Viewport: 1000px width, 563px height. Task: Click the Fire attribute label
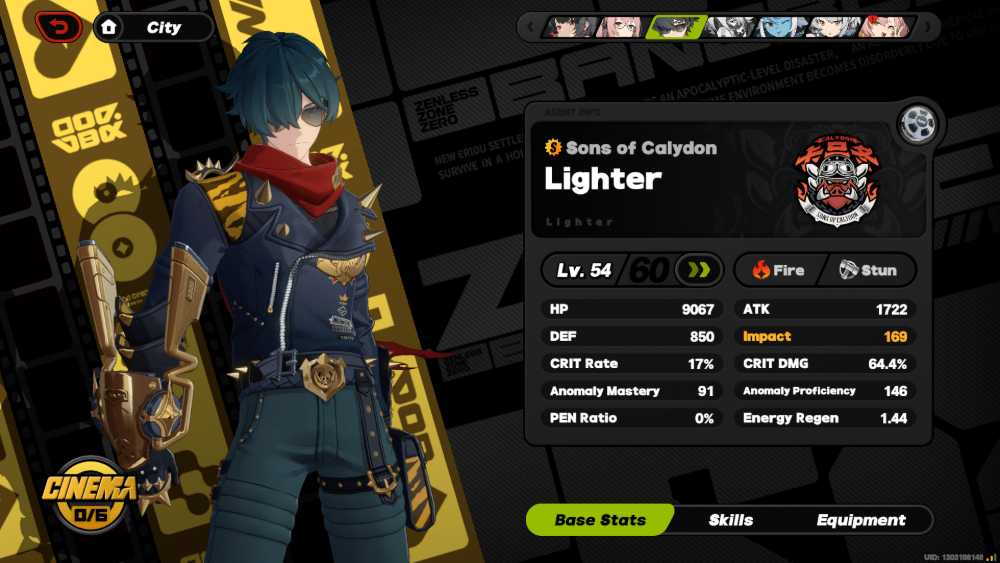pos(779,270)
